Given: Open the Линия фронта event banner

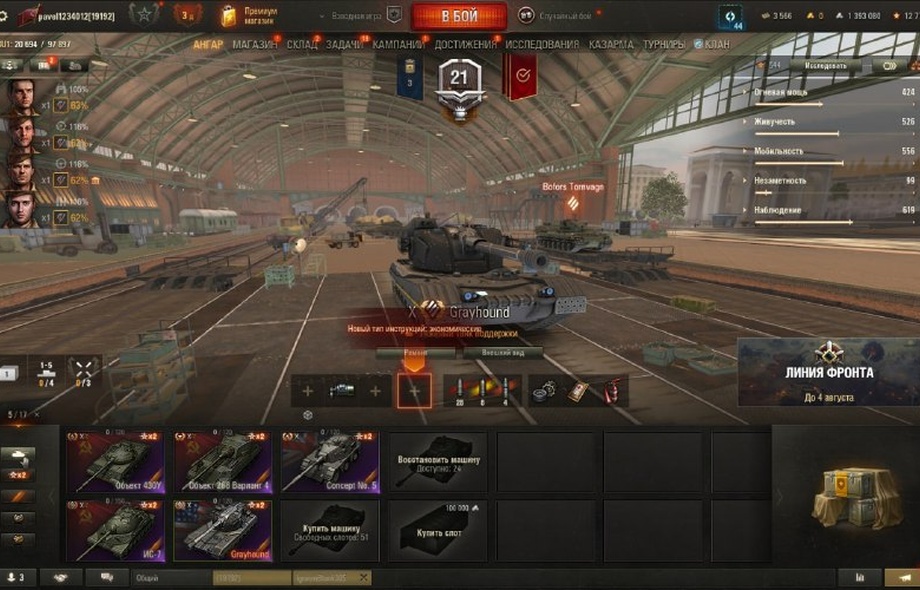Looking at the screenshot, I should (828, 372).
